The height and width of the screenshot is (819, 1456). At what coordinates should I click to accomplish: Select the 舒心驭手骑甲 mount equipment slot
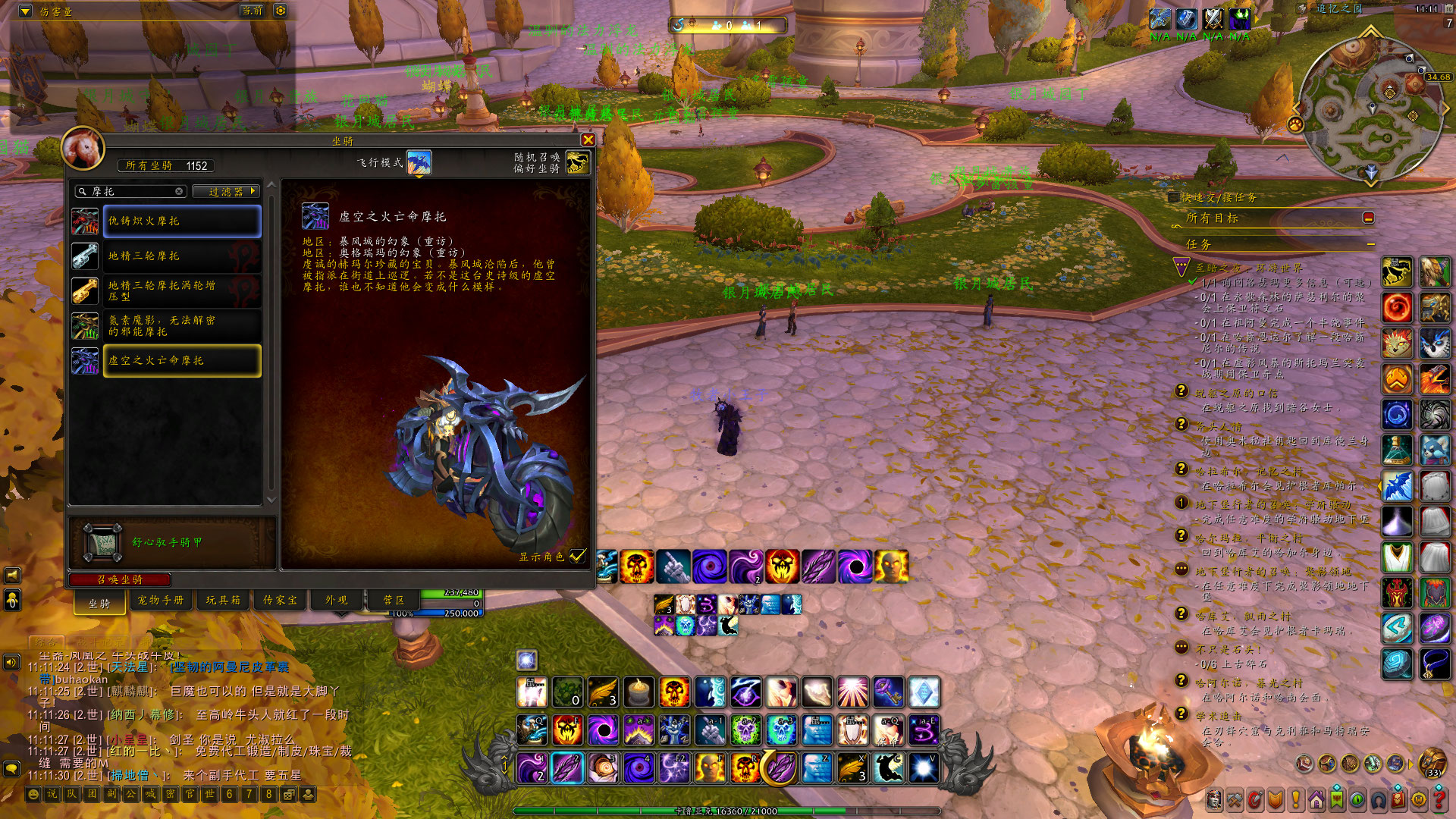tap(102, 542)
